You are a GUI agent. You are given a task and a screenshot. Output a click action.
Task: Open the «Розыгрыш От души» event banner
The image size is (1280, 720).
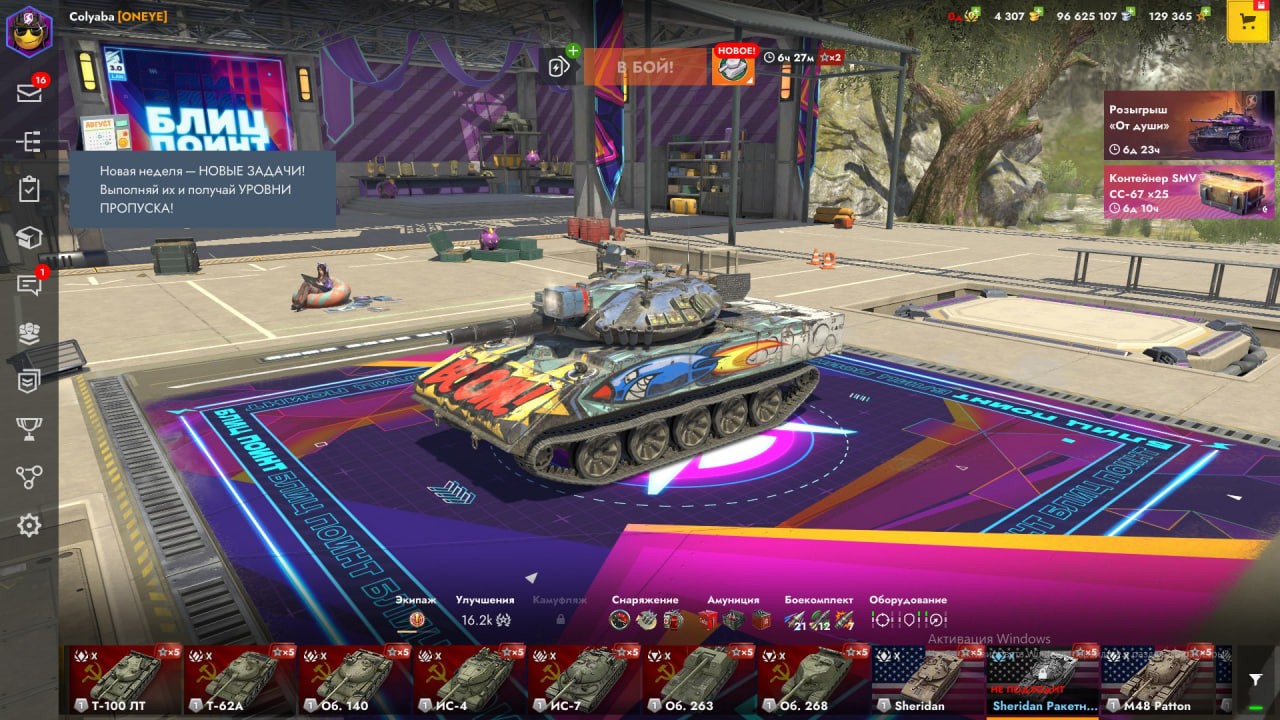(1189, 125)
